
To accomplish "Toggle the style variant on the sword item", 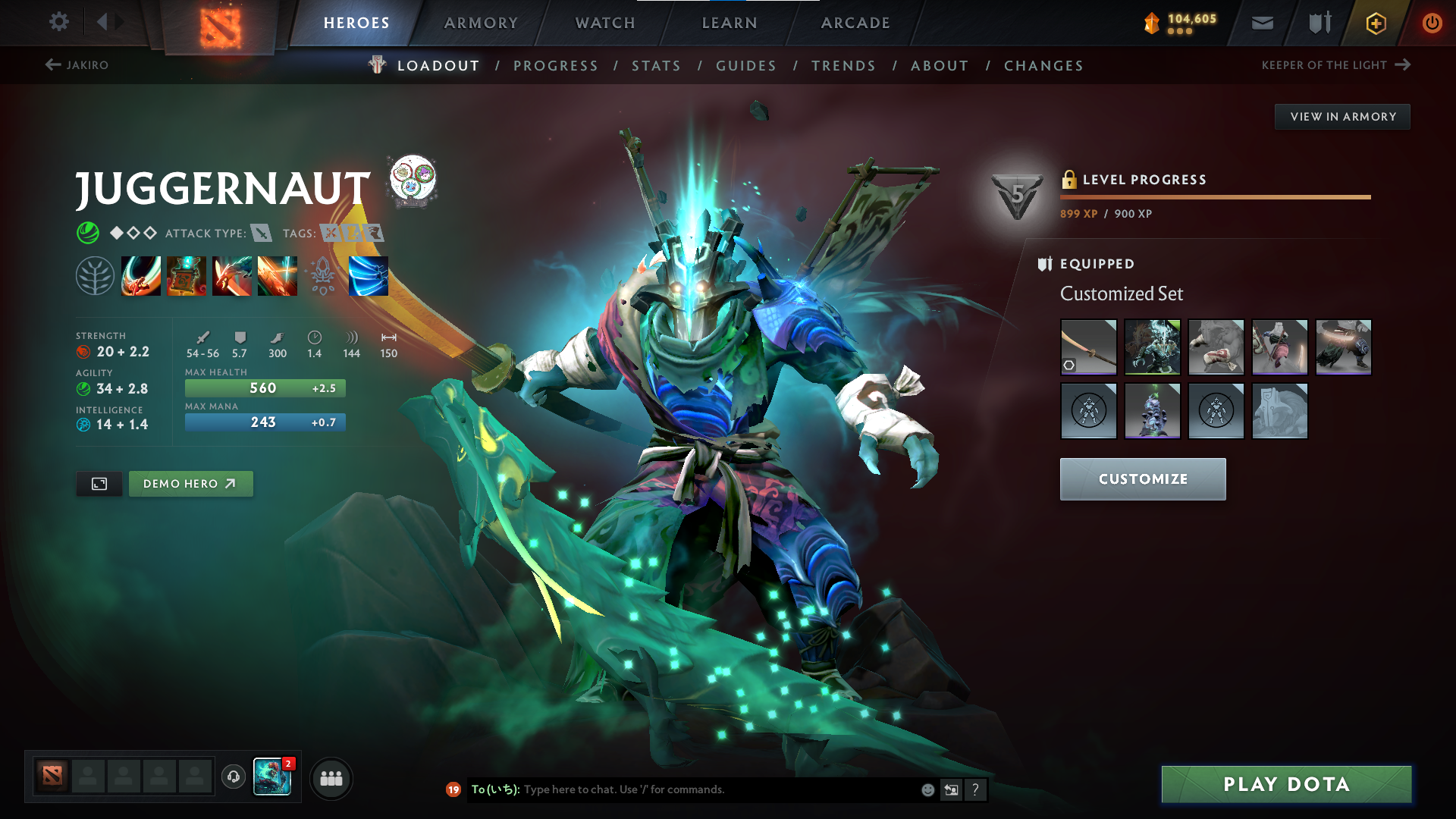I will point(1070,365).
